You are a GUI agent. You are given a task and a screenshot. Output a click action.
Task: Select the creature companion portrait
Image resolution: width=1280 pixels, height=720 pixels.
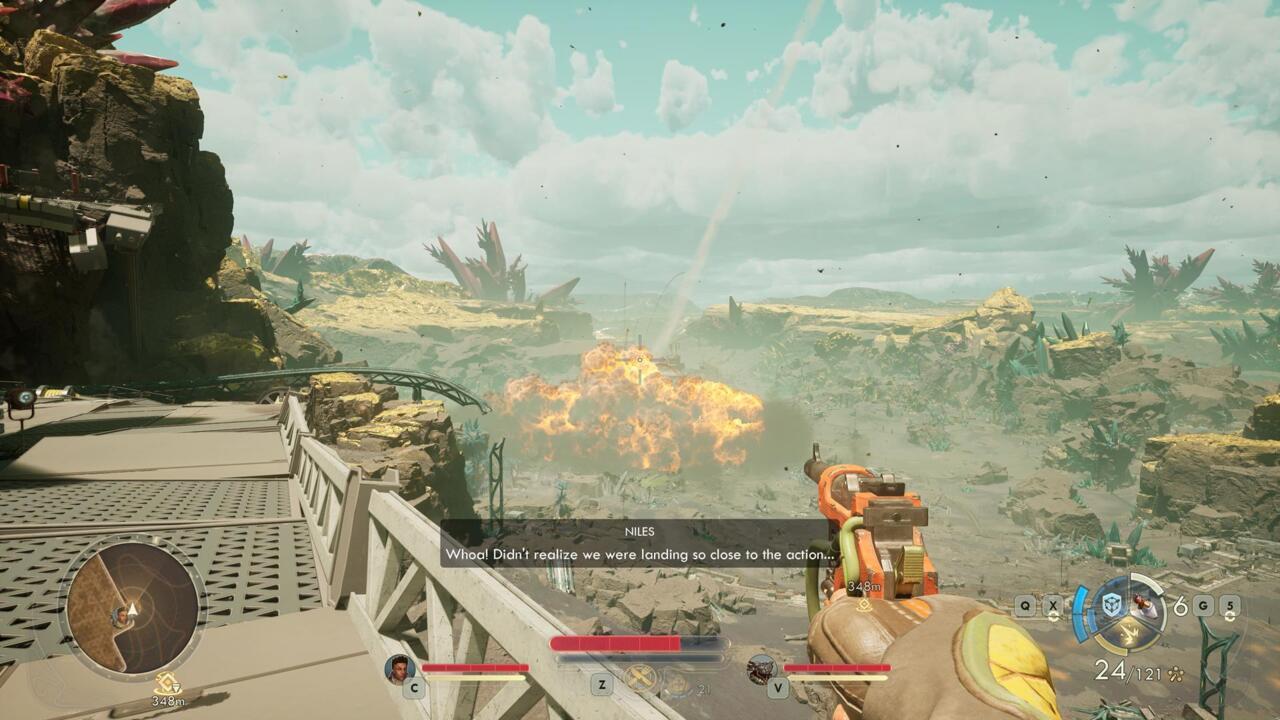pyautogui.click(x=762, y=672)
